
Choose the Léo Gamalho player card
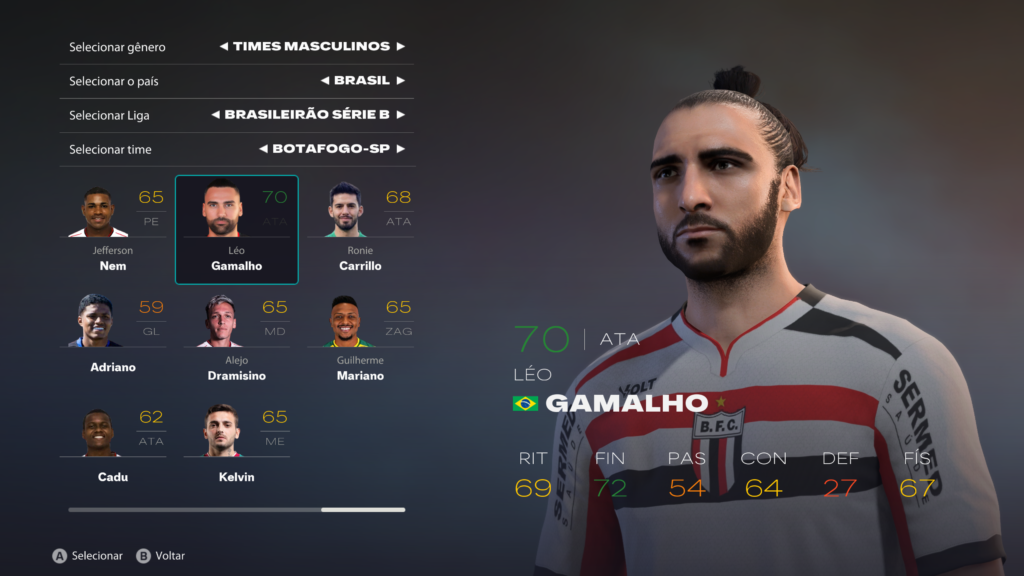click(x=237, y=230)
